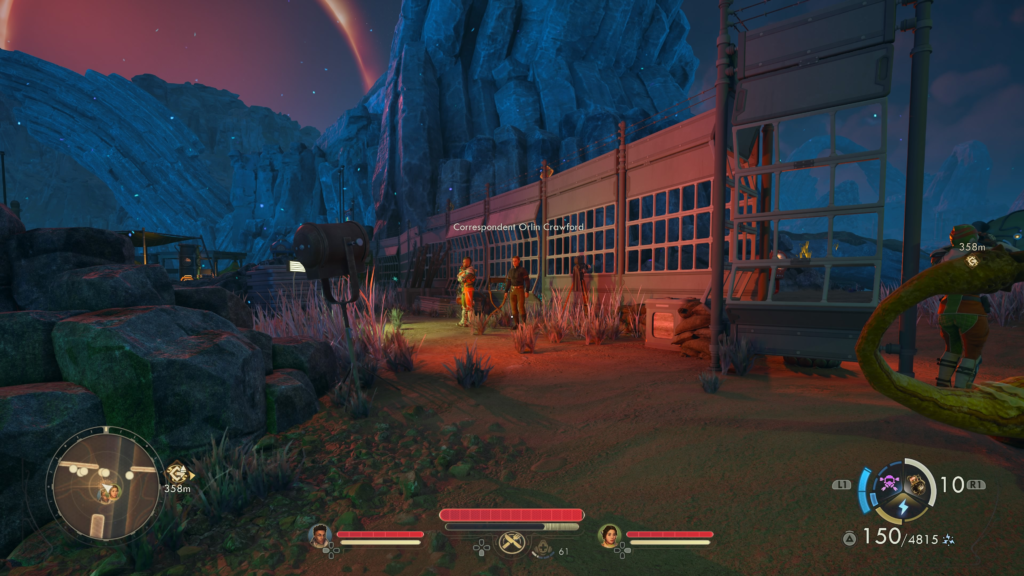Click the distant quest waypoint marker

[x=971, y=260]
